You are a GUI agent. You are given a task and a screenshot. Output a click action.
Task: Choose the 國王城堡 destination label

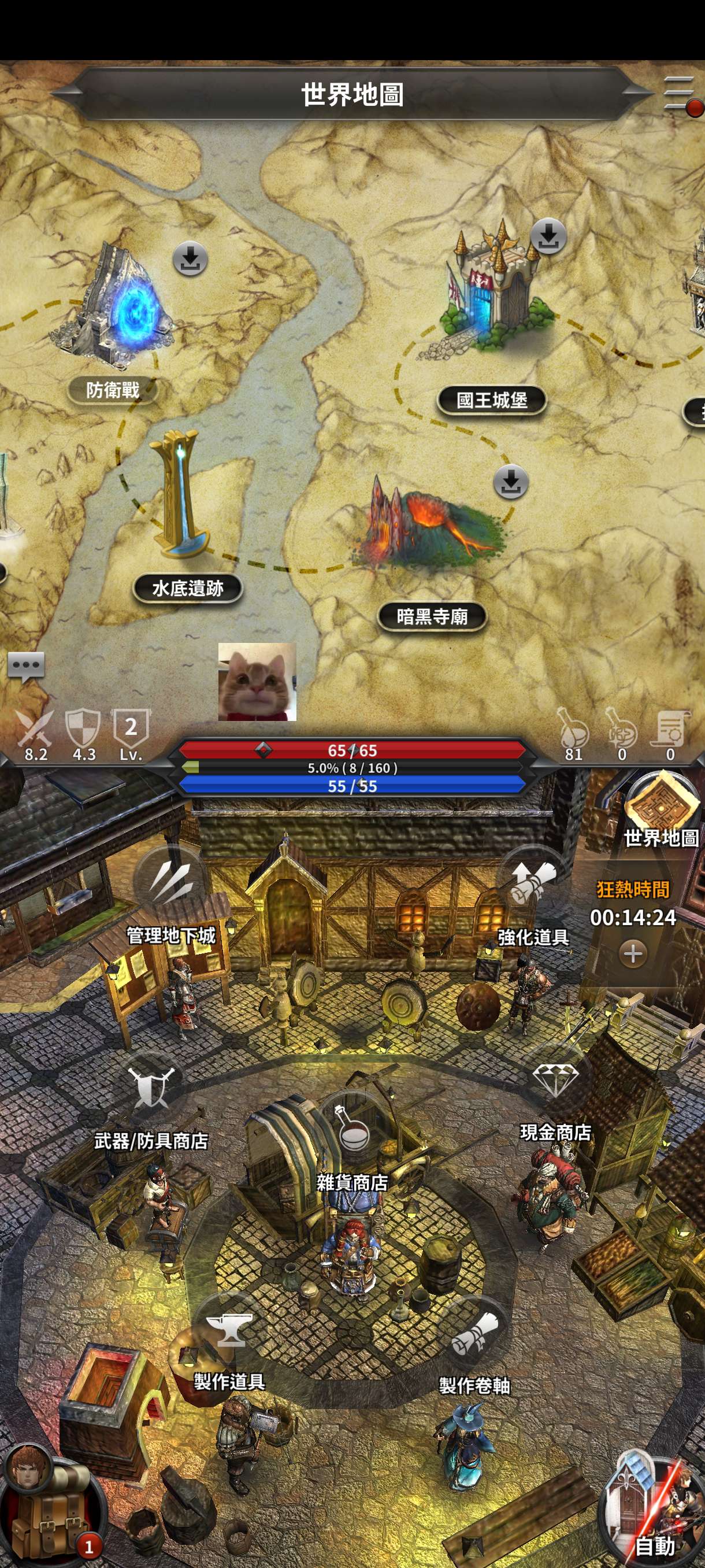pyautogui.click(x=492, y=401)
